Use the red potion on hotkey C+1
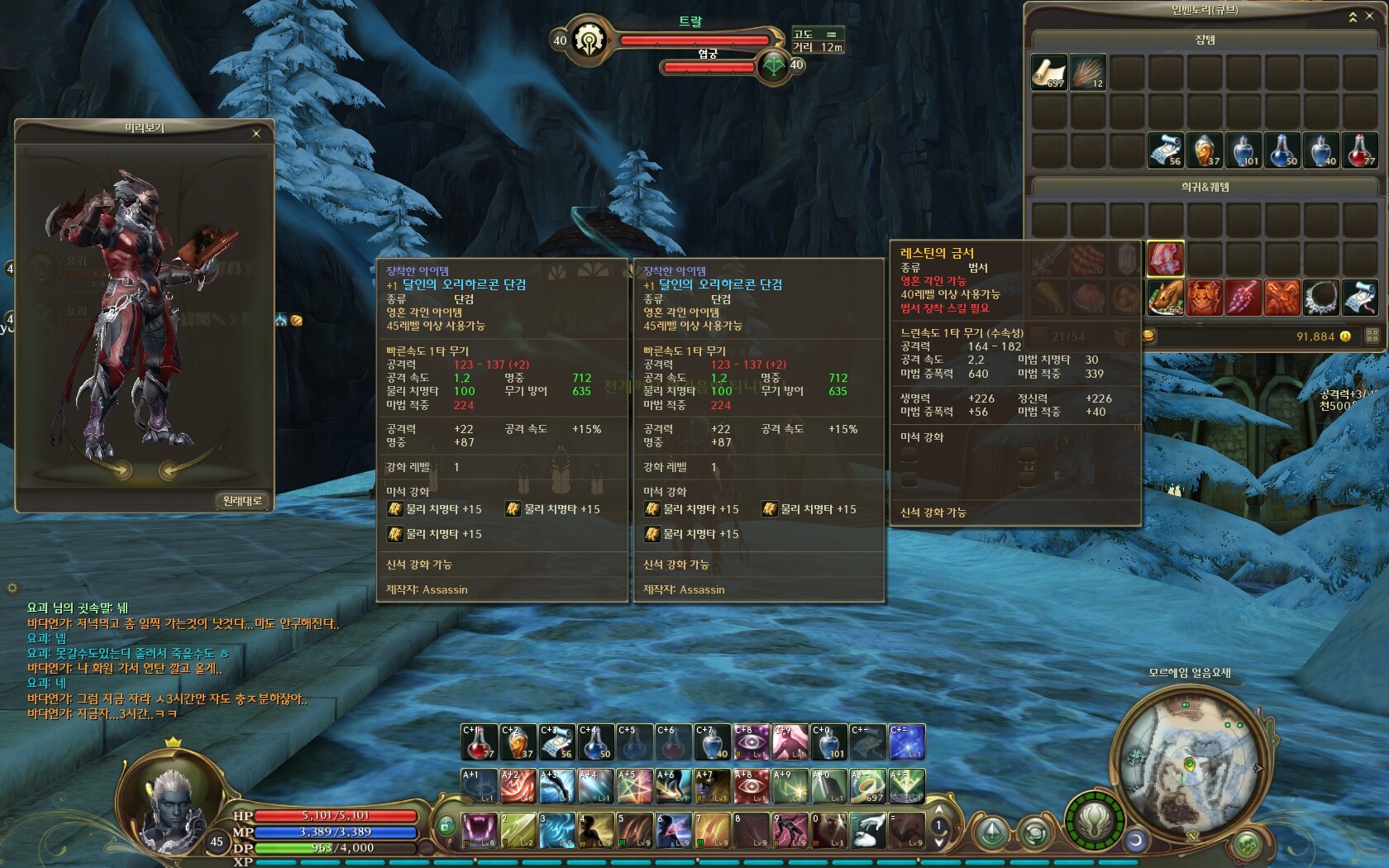This screenshot has height=868, width=1389. tap(479, 742)
